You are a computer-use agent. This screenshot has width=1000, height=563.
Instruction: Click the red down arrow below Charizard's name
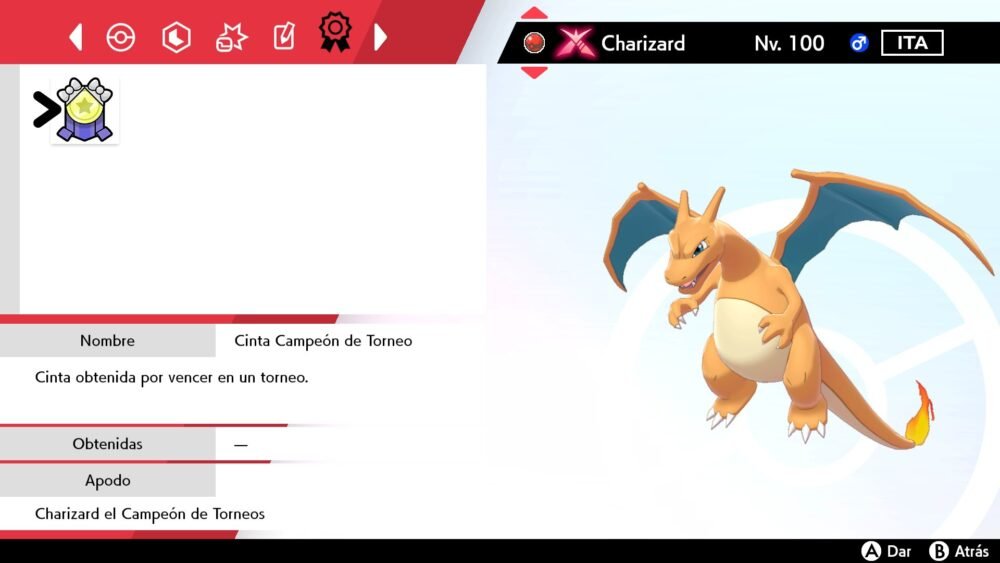(535, 72)
